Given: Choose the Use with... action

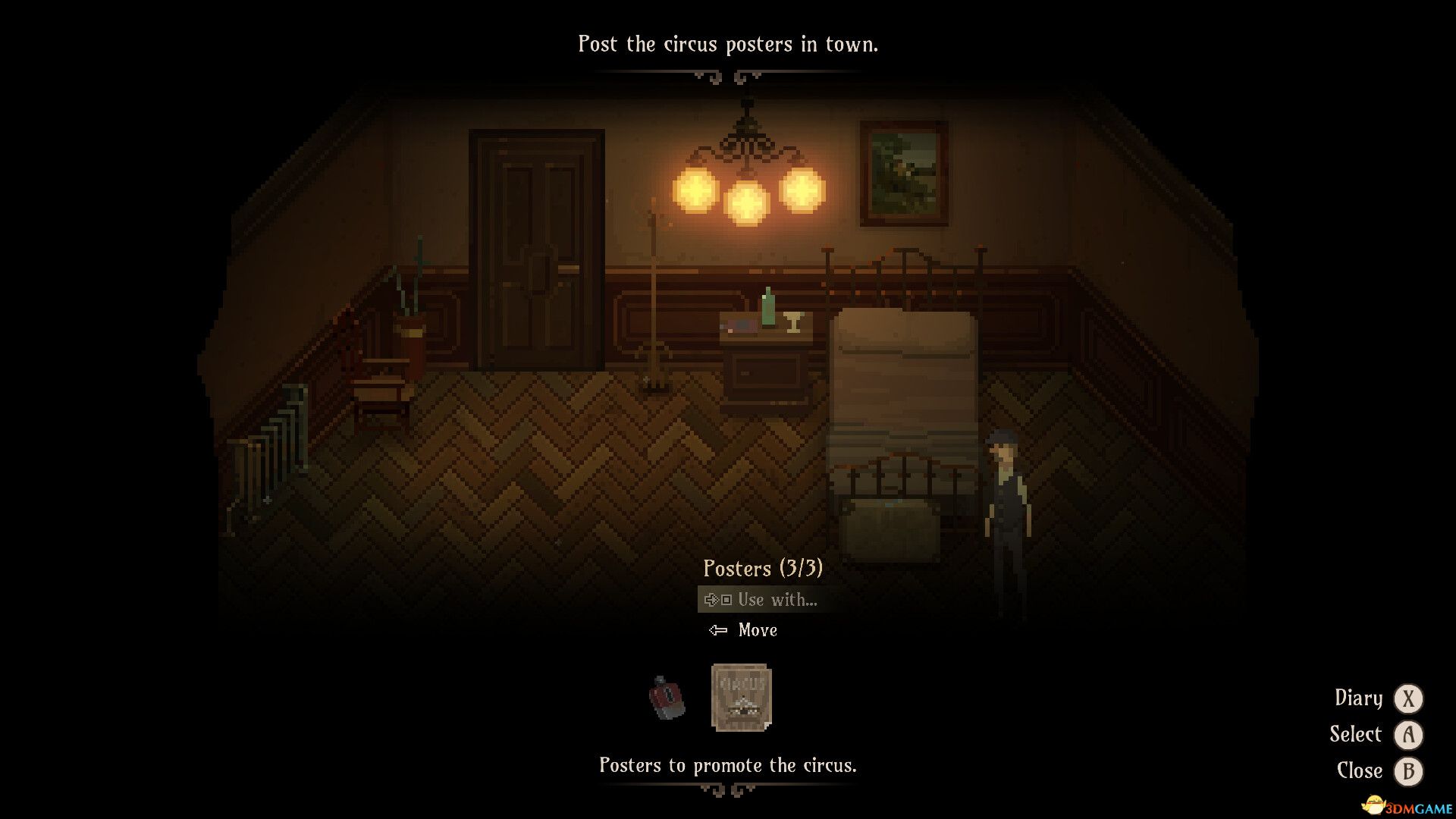Looking at the screenshot, I should click(777, 599).
